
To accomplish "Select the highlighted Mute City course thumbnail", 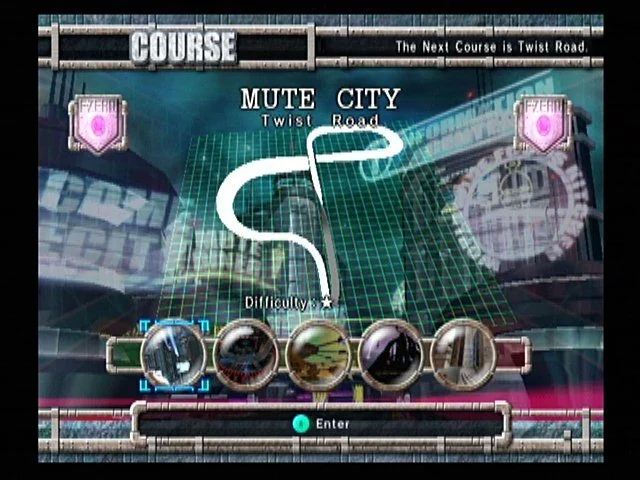I will (174, 355).
